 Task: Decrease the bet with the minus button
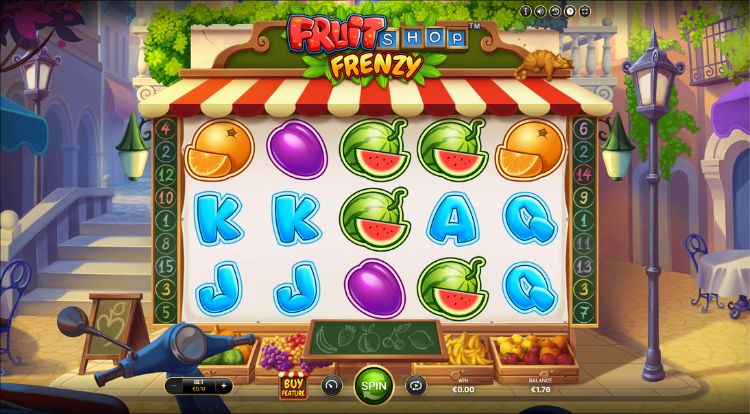(x=176, y=385)
